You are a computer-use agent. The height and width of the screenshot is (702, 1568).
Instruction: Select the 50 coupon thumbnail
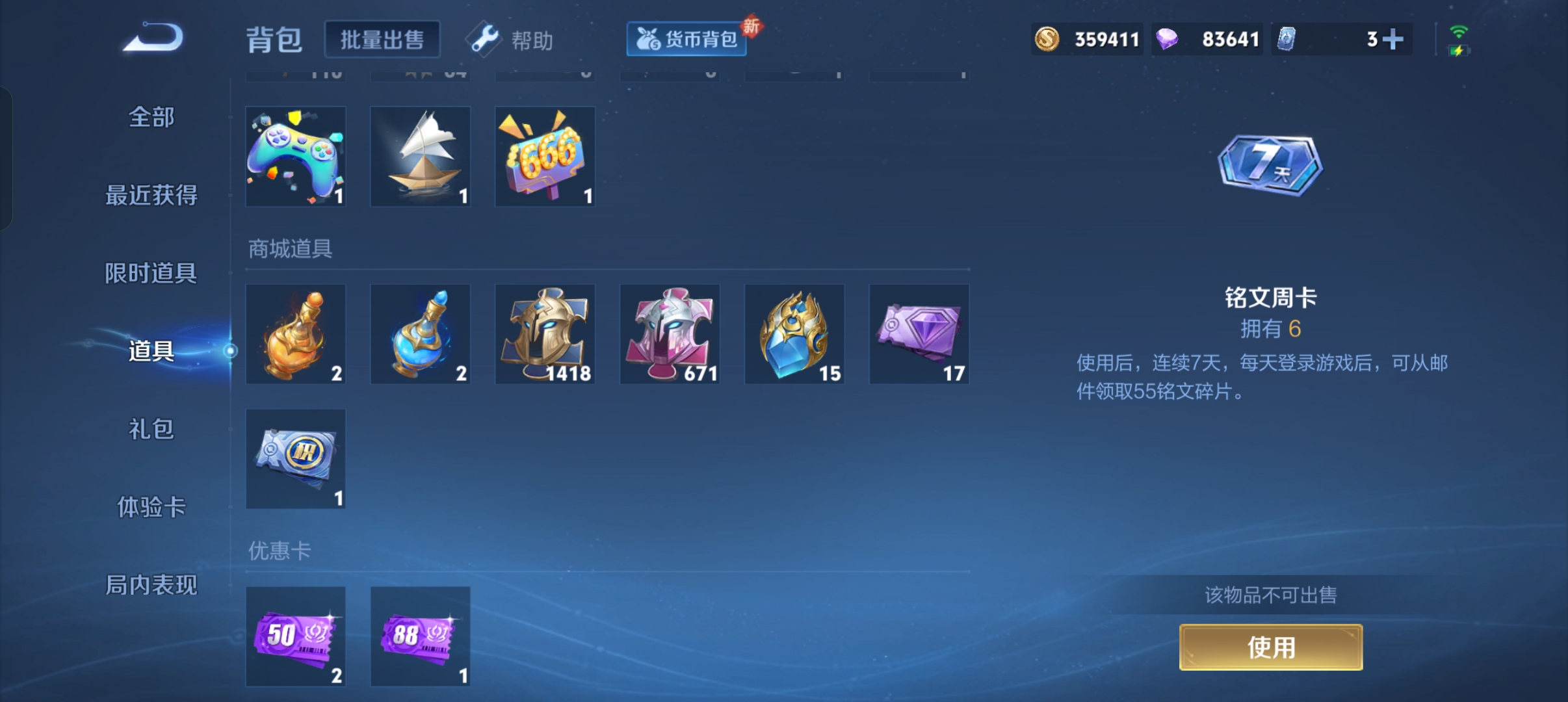pos(294,637)
